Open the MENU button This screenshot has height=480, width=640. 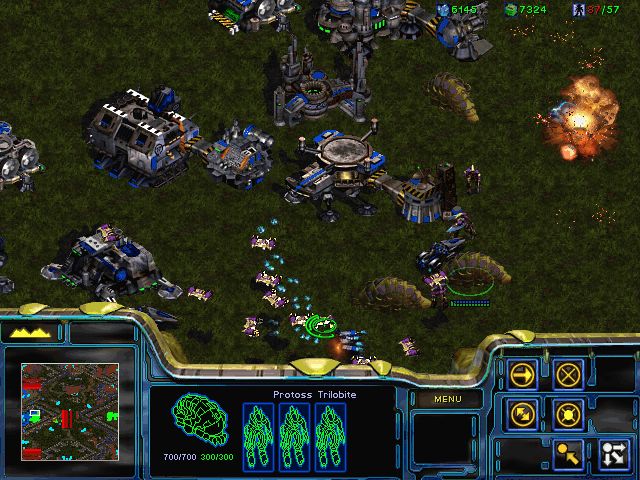445,399
